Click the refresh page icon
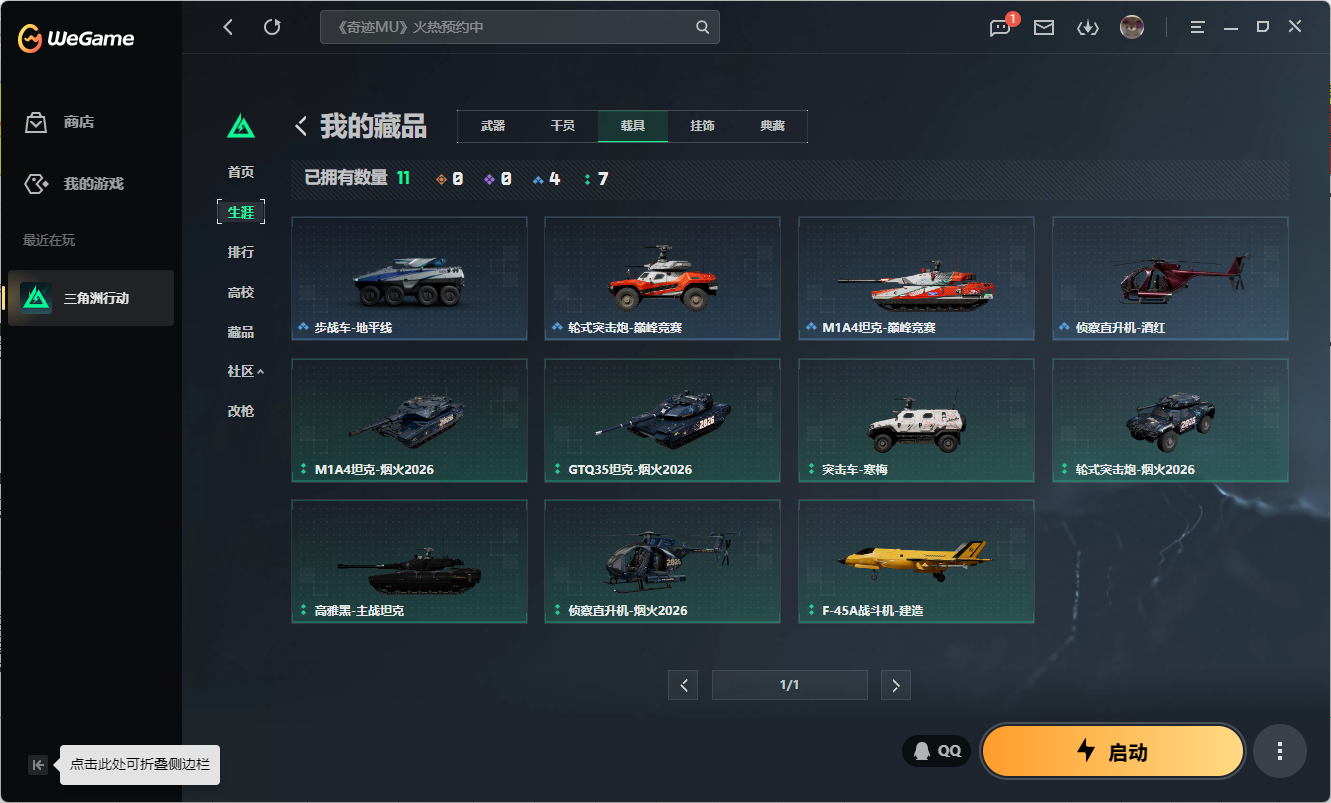The height and width of the screenshot is (803, 1331). point(272,27)
